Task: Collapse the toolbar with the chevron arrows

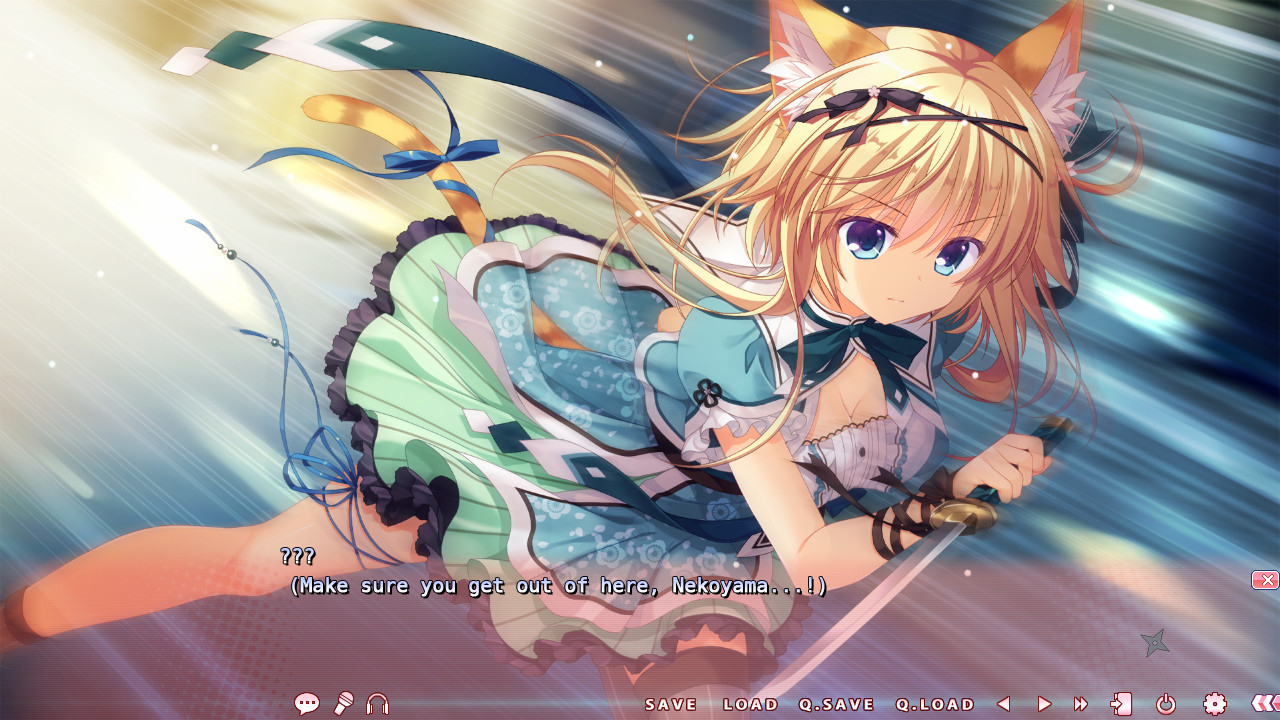Action: point(1264,704)
